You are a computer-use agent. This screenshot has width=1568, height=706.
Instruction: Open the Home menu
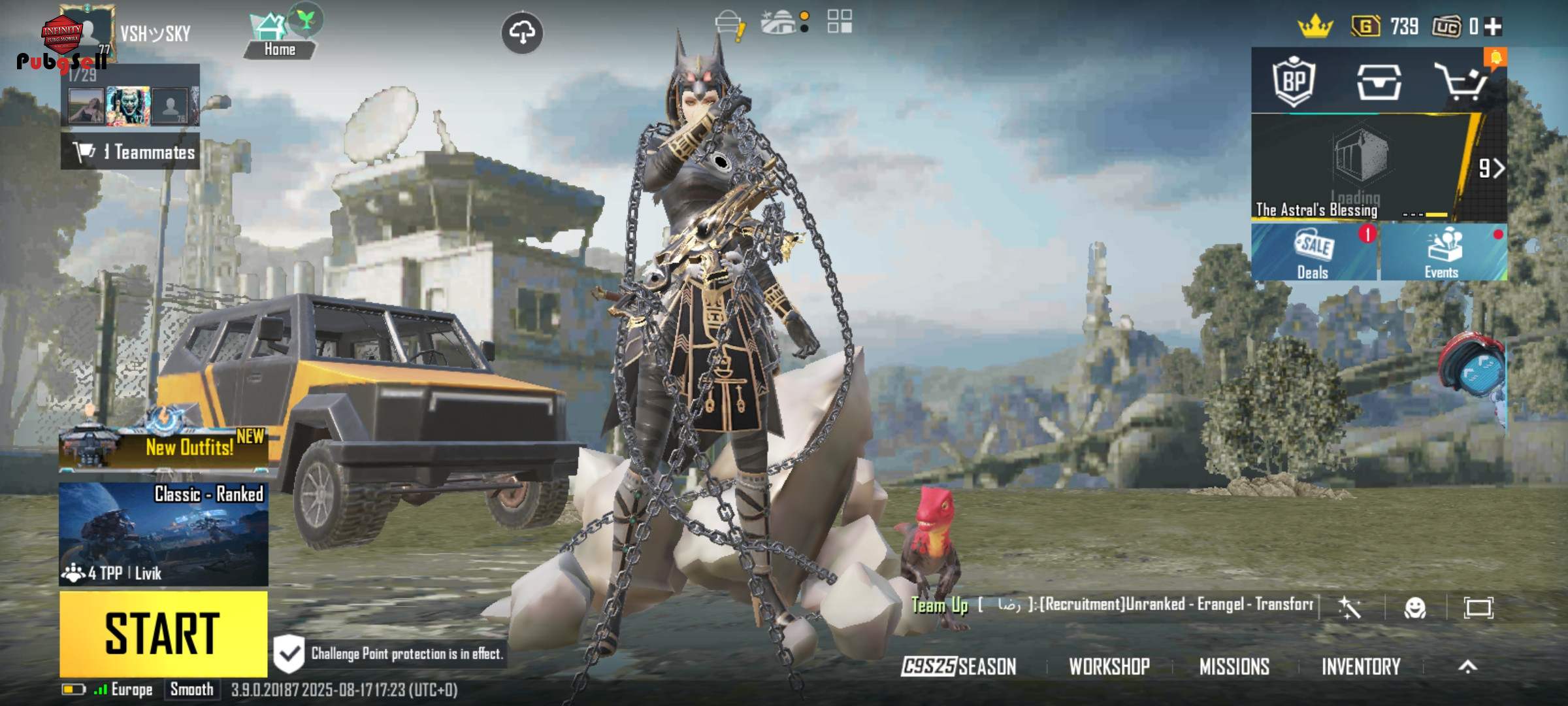280,37
